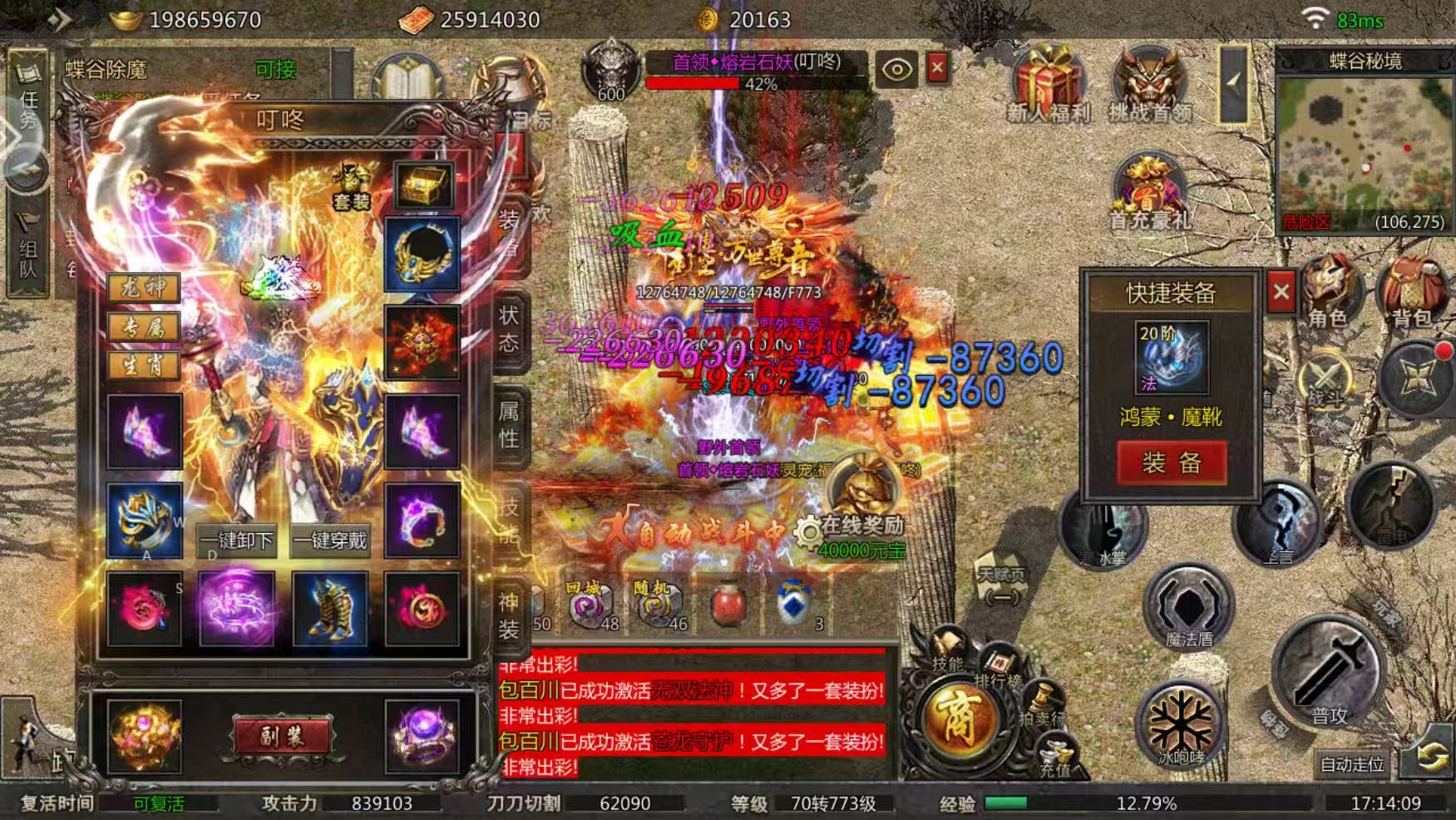Open the 挑战首领 boss challenge icon
The height and width of the screenshot is (820, 1456).
[1151, 83]
